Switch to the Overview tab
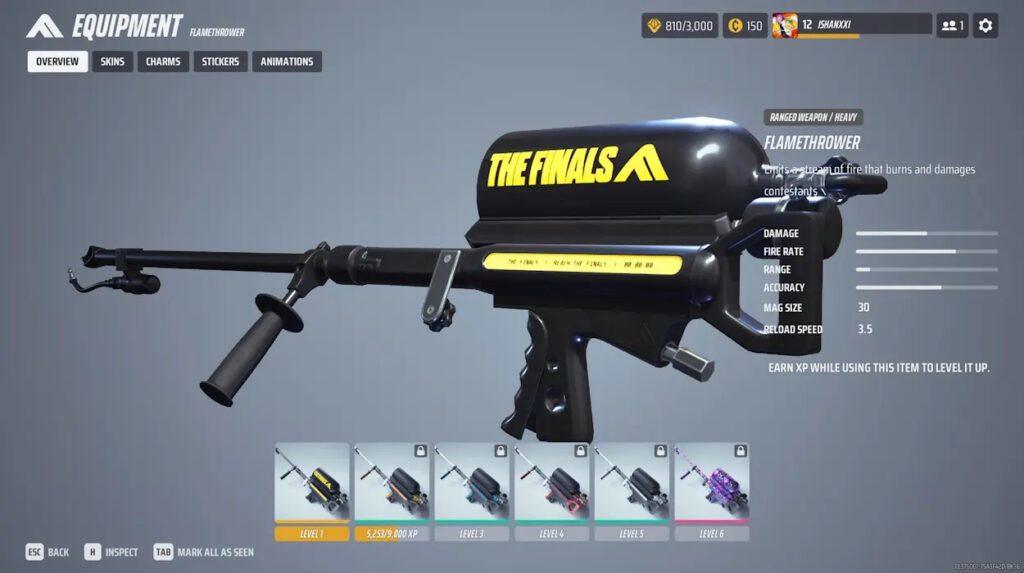 pyautogui.click(x=57, y=62)
